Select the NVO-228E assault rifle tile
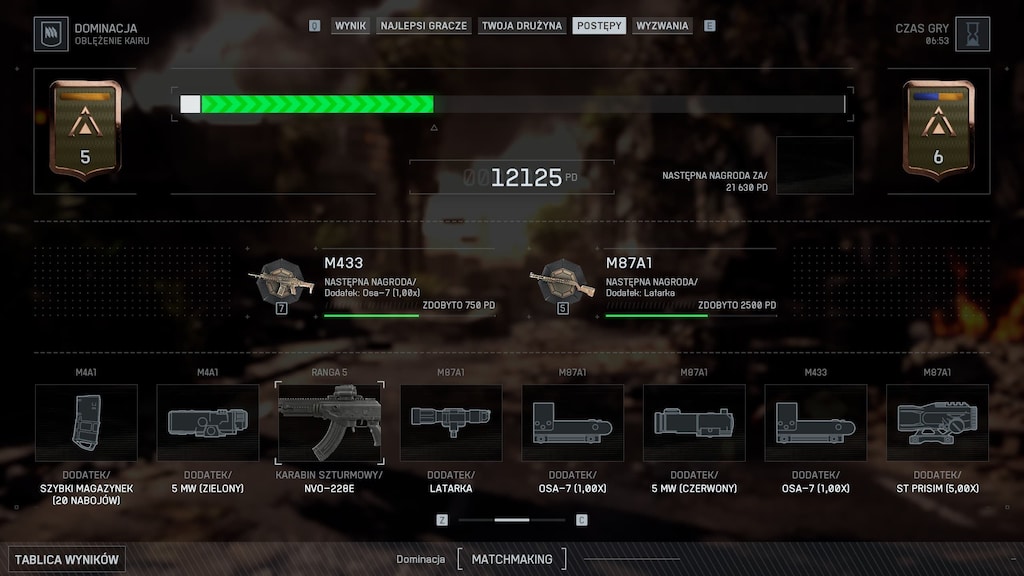 click(x=329, y=423)
